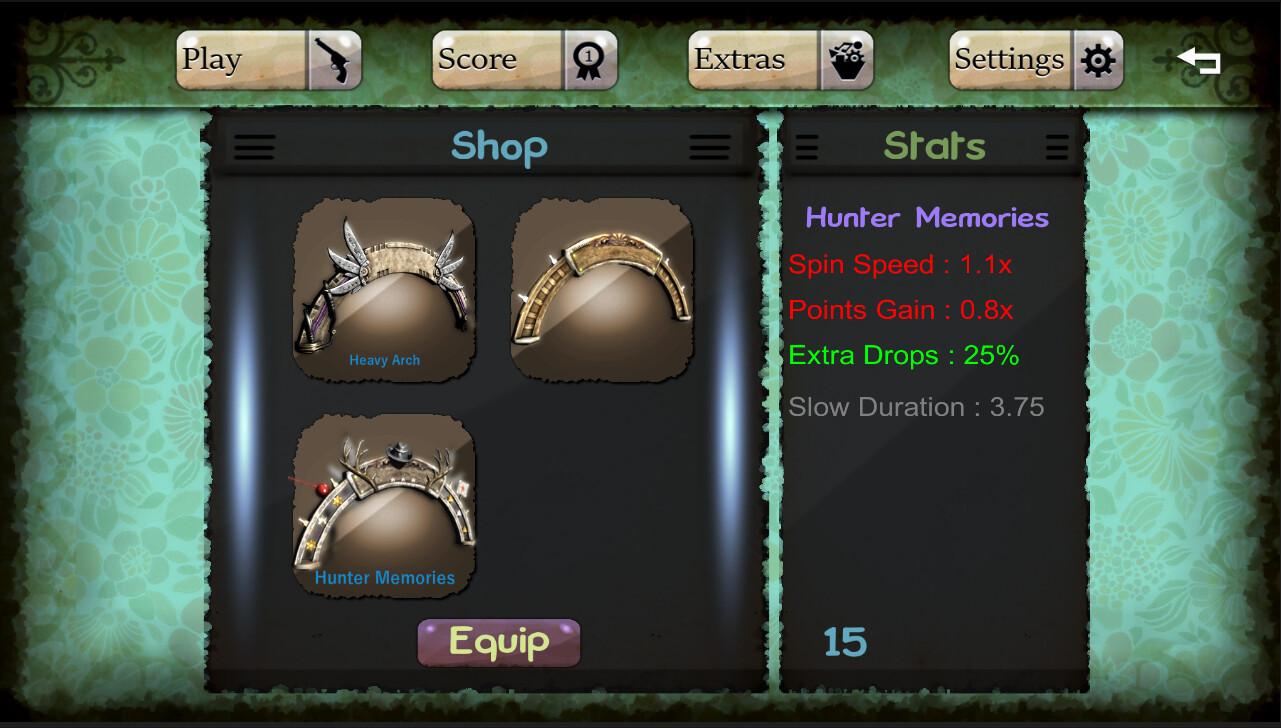Select the Hunter Memories arch
Viewport: 1281px width, 728px height.
[384, 506]
